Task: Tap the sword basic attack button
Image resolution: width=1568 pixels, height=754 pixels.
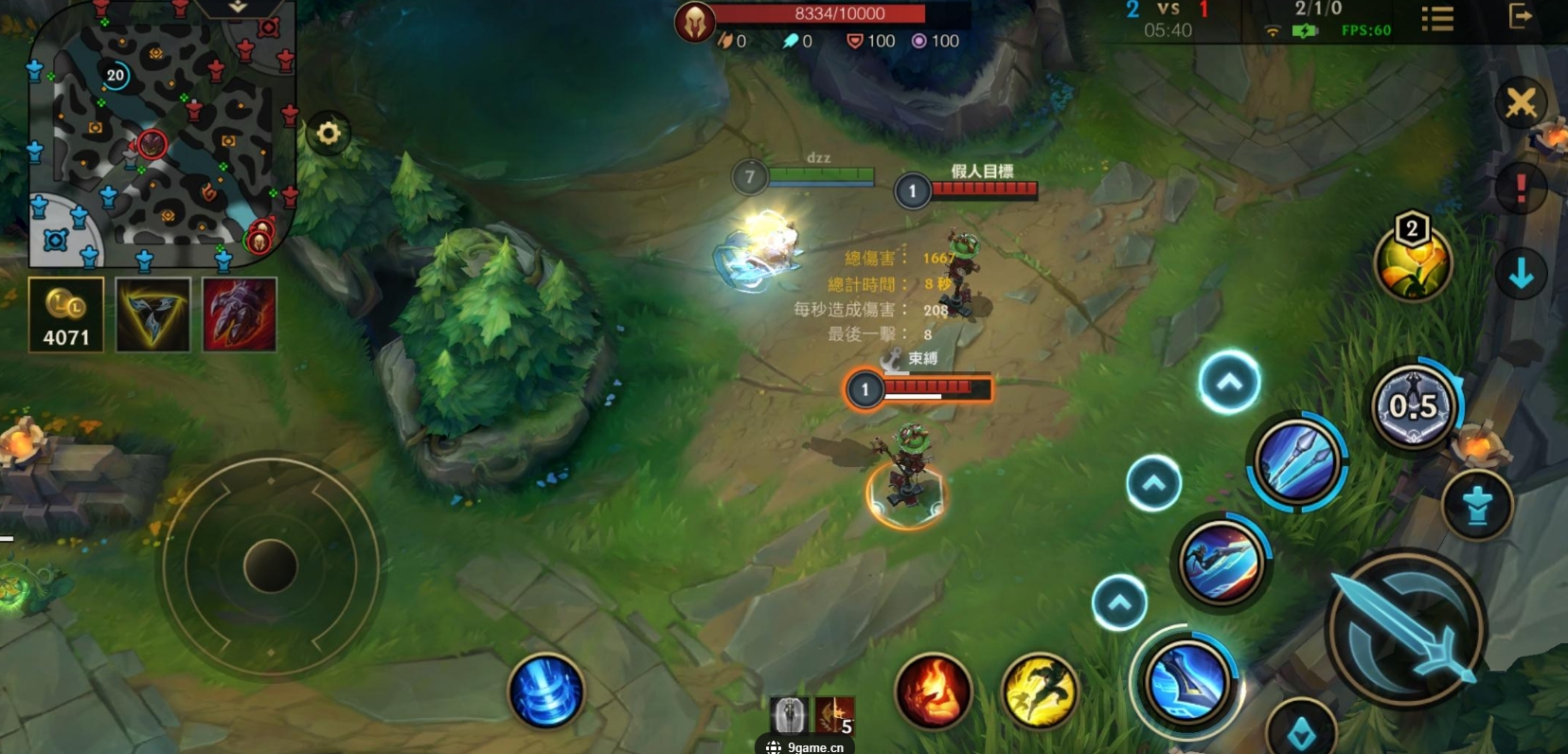Action: [x=1406, y=627]
